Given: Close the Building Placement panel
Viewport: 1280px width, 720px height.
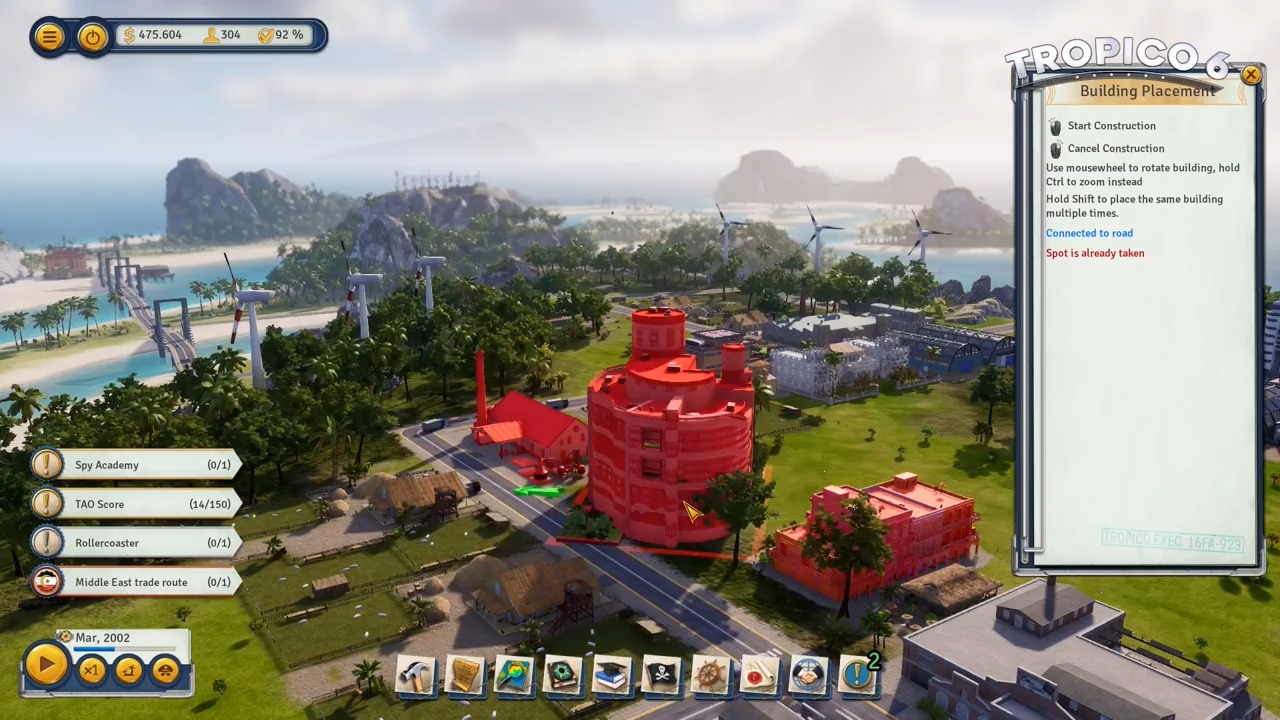Looking at the screenshot, I should click(x=1250, y=75).
